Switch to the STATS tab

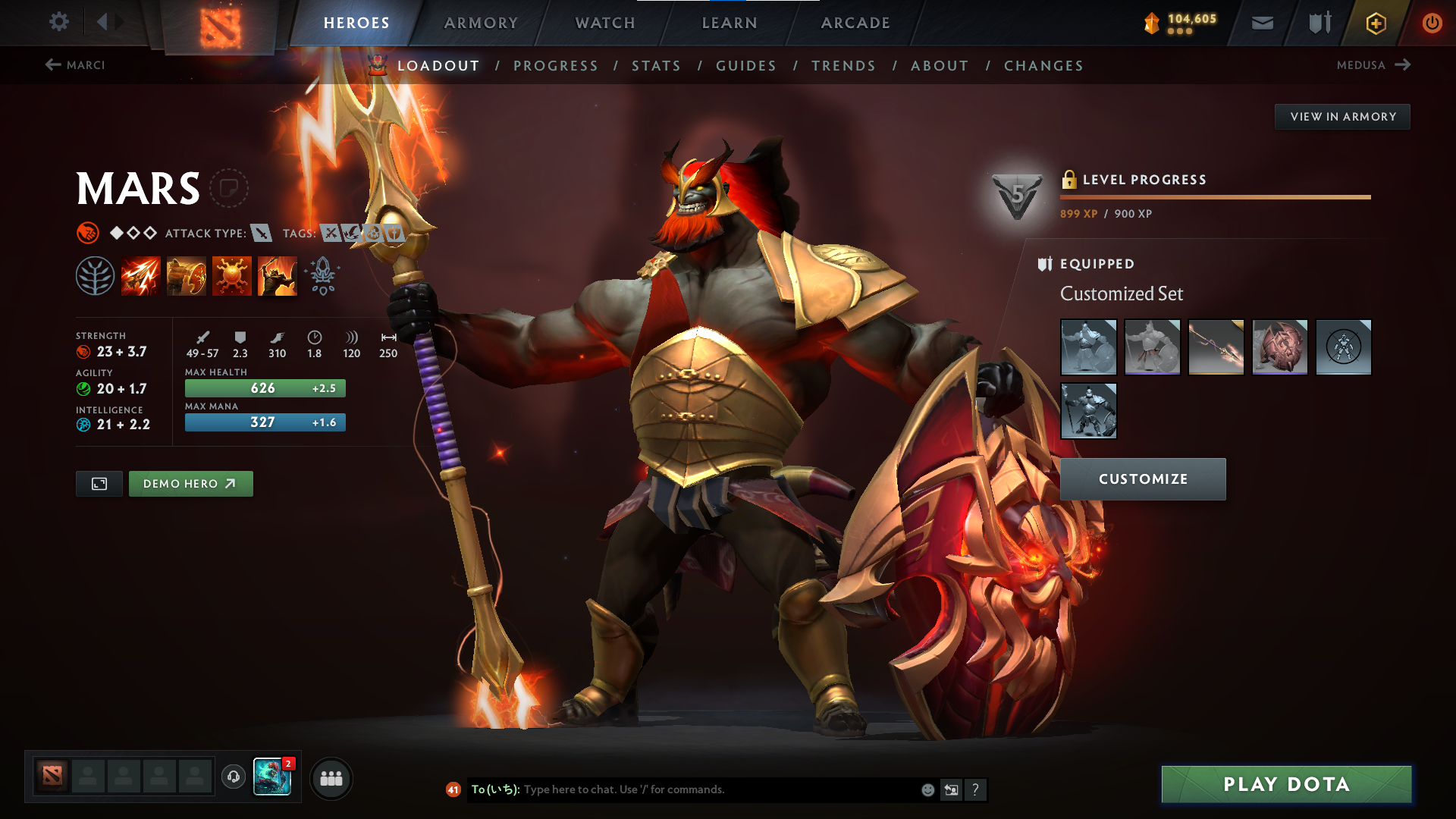(x=657, y=65)
